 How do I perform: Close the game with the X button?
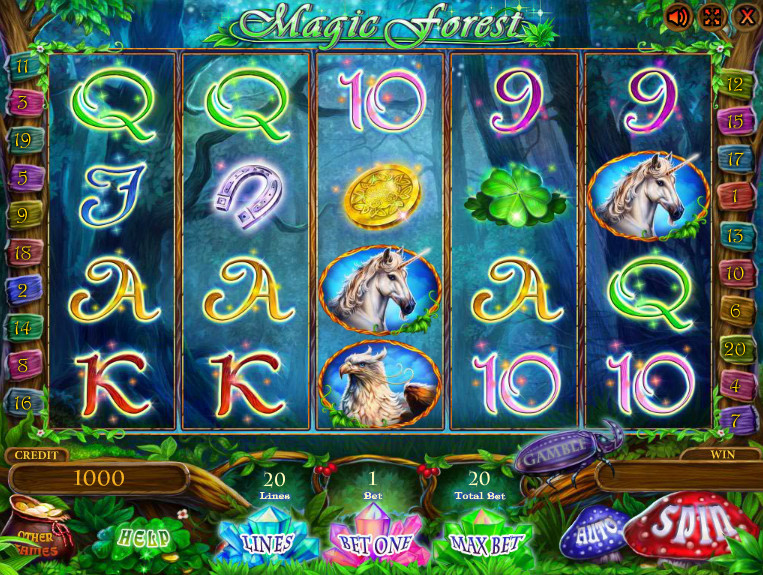745,17
